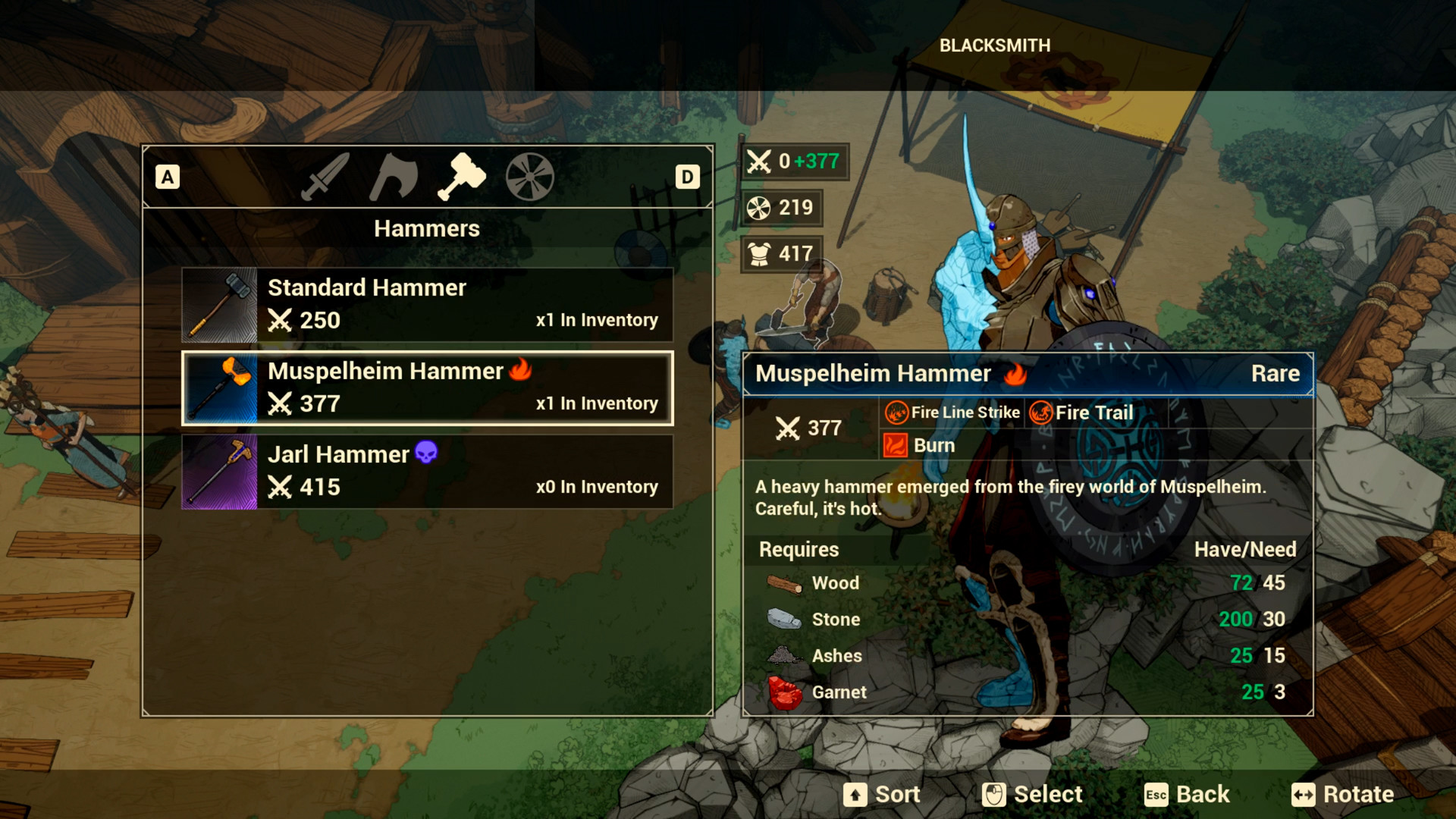Click the attack icon showing 0 +377
This screenshot has height=819, width=1456.
[x=758, y=161]
